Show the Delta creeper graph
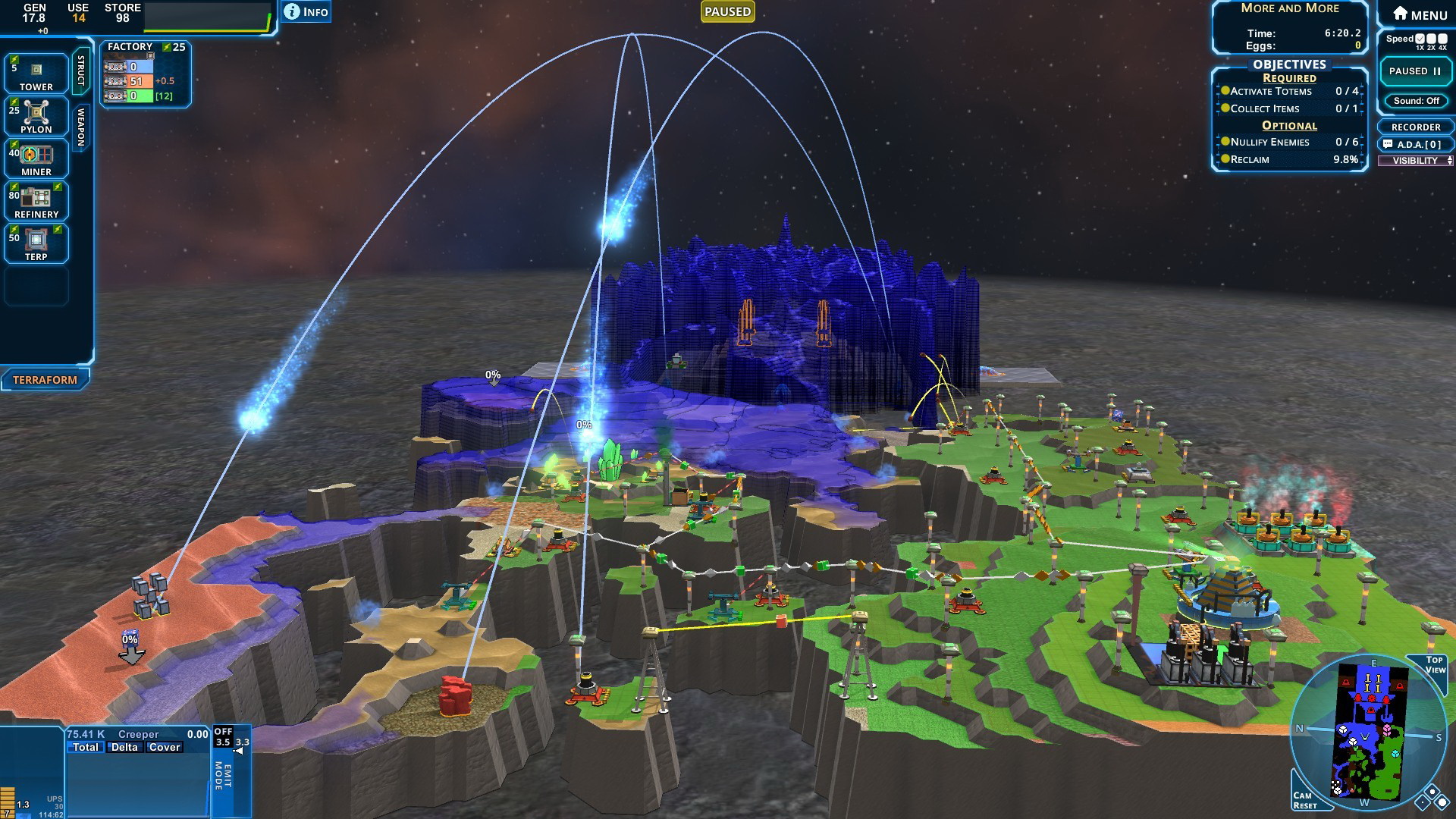This screenshot has height=819, width=1456. pos(124,747)
